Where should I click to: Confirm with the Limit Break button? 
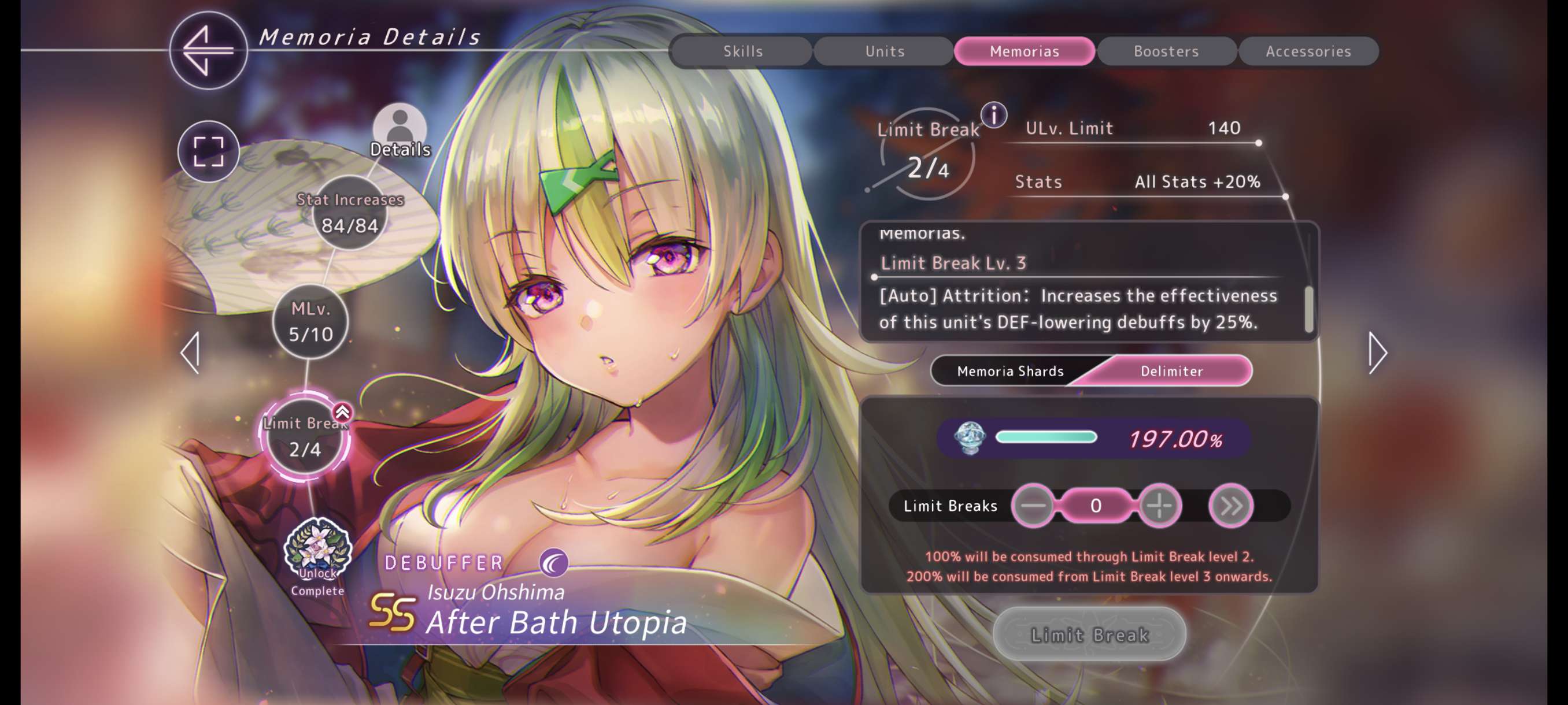click(1090, 634)
